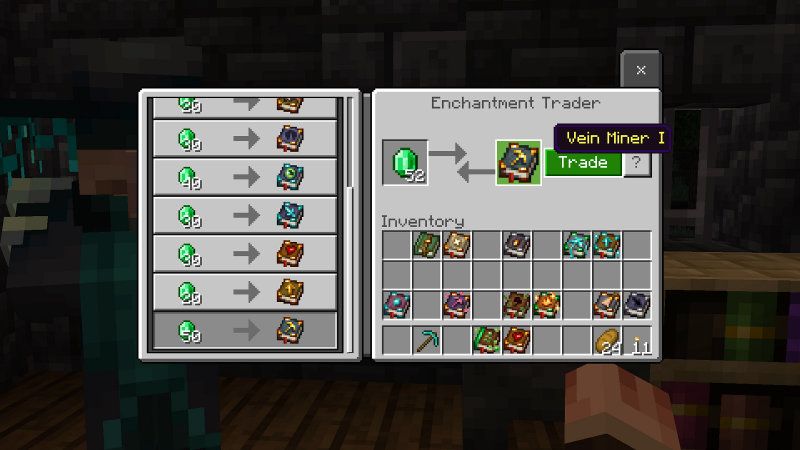Open the question mark help button

[x=637, y=162]
